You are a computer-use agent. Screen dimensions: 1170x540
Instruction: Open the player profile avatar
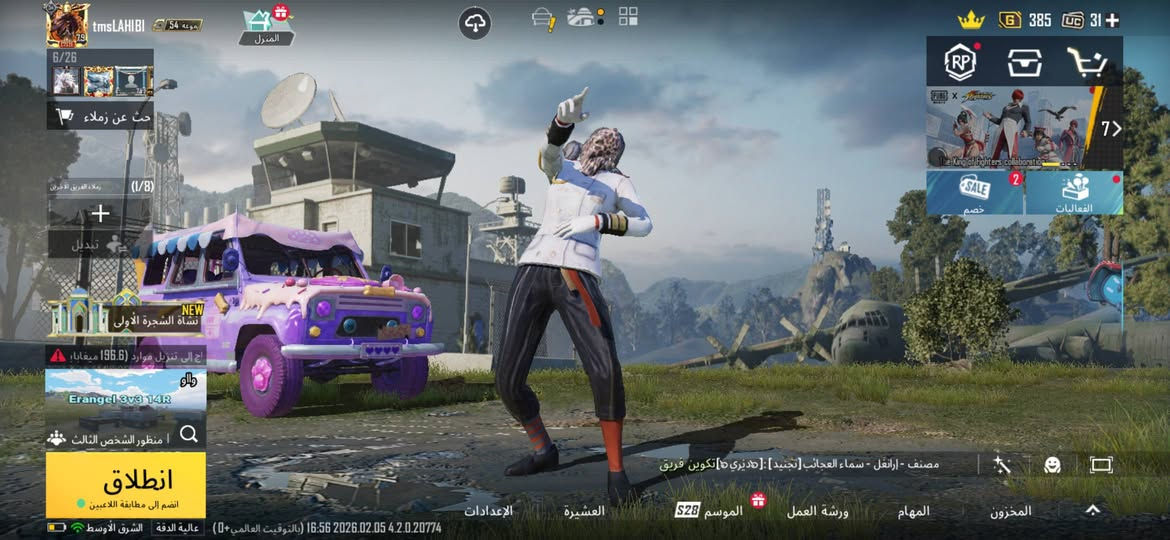67,24
